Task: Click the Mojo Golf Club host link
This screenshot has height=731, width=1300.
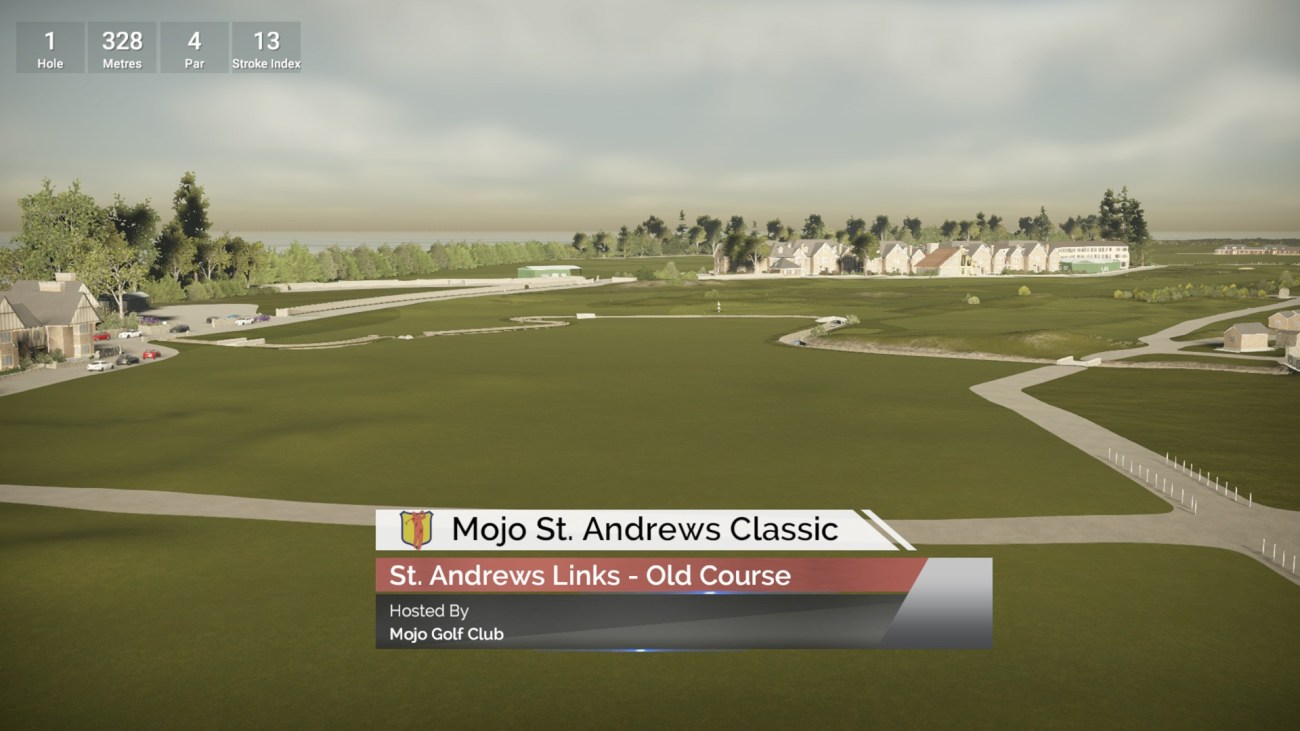Action: [x=447, y=633]
